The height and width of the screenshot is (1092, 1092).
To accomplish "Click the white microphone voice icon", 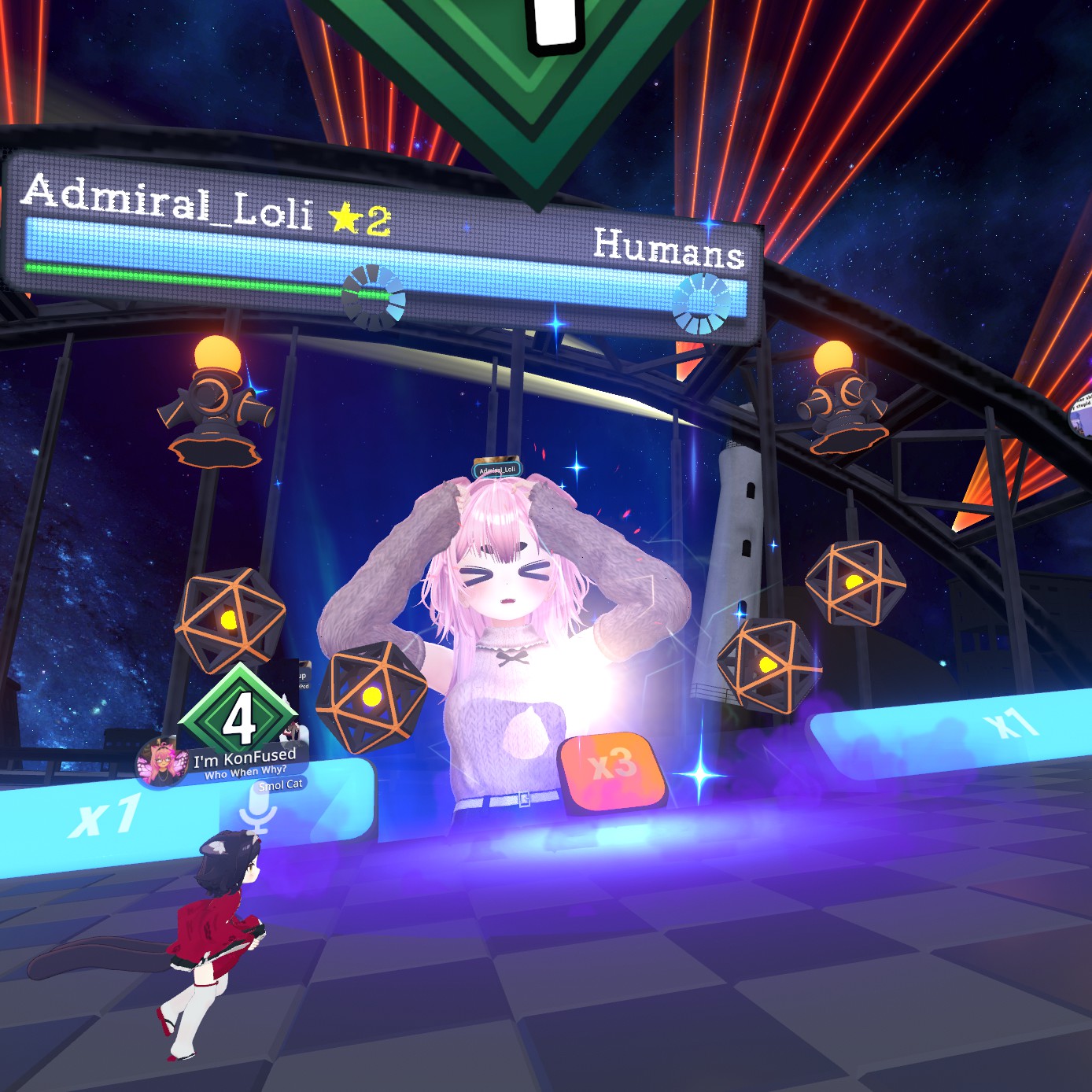I will [257, 810].
